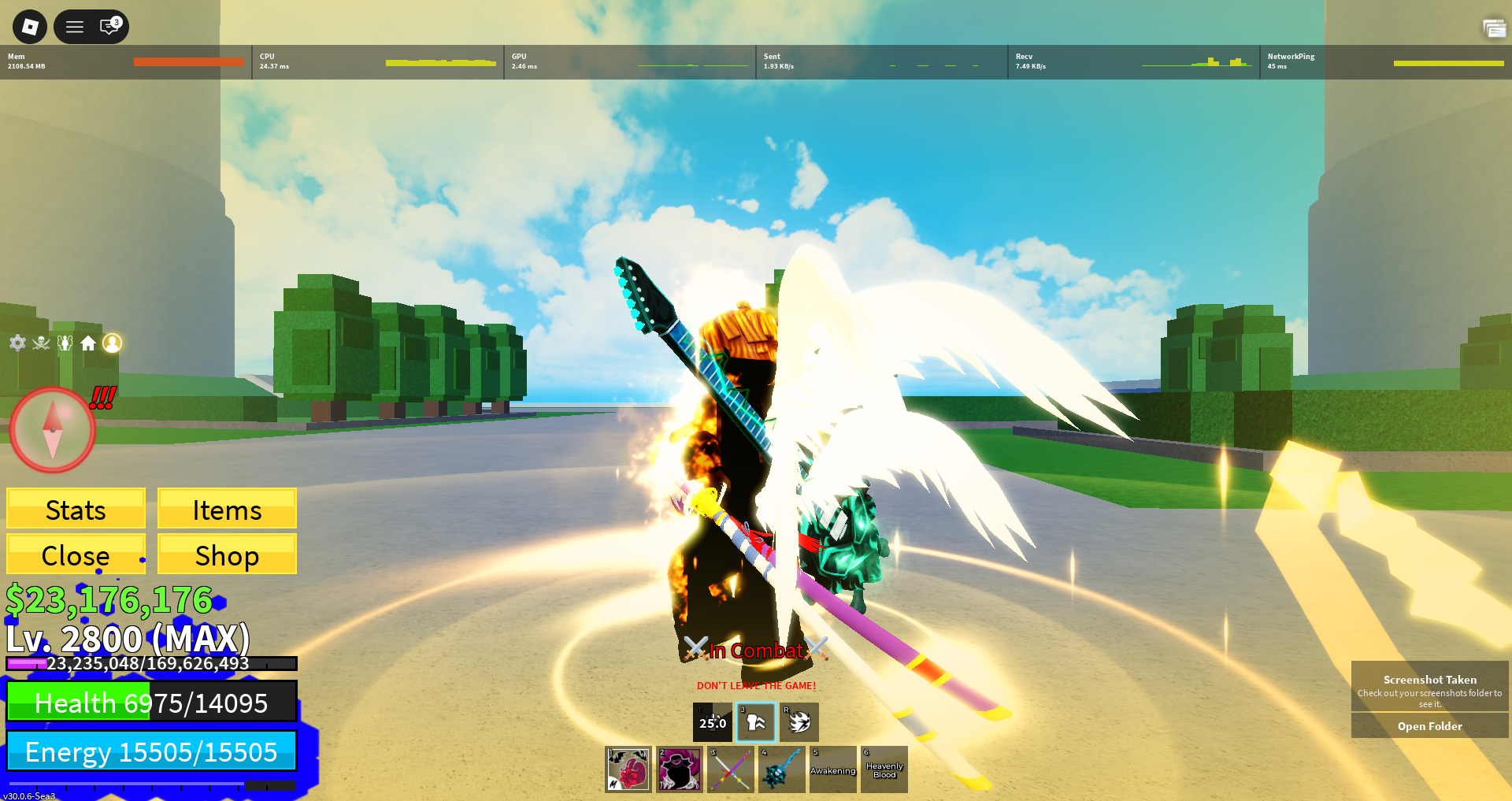Equip the crossed swords in slot 3
The image size is (1512, 801).
(731, 769)
